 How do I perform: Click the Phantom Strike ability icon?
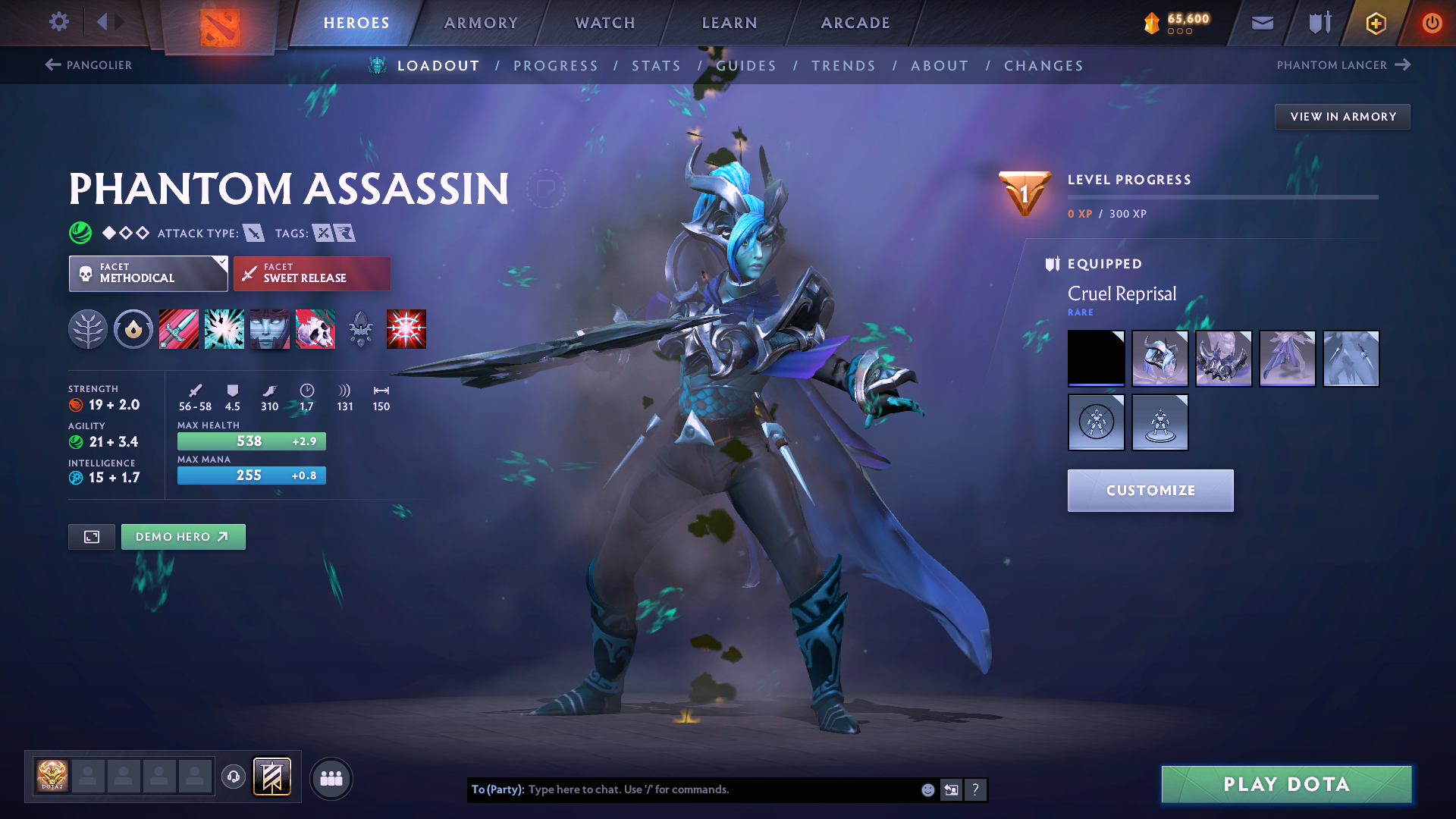coord(224,329)
